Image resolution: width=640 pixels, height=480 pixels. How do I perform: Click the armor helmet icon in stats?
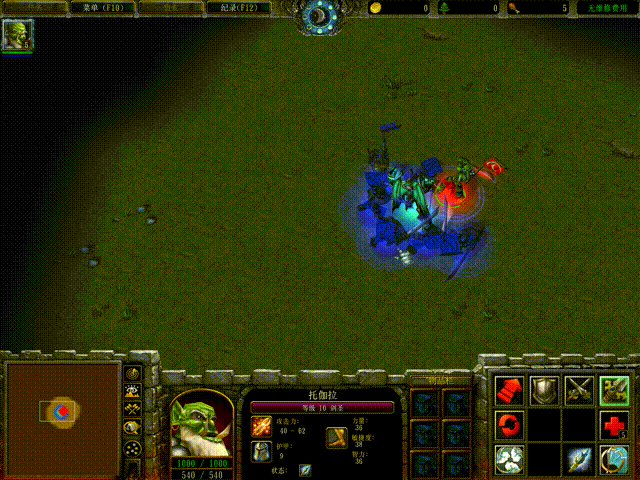(x=261, y=451)
